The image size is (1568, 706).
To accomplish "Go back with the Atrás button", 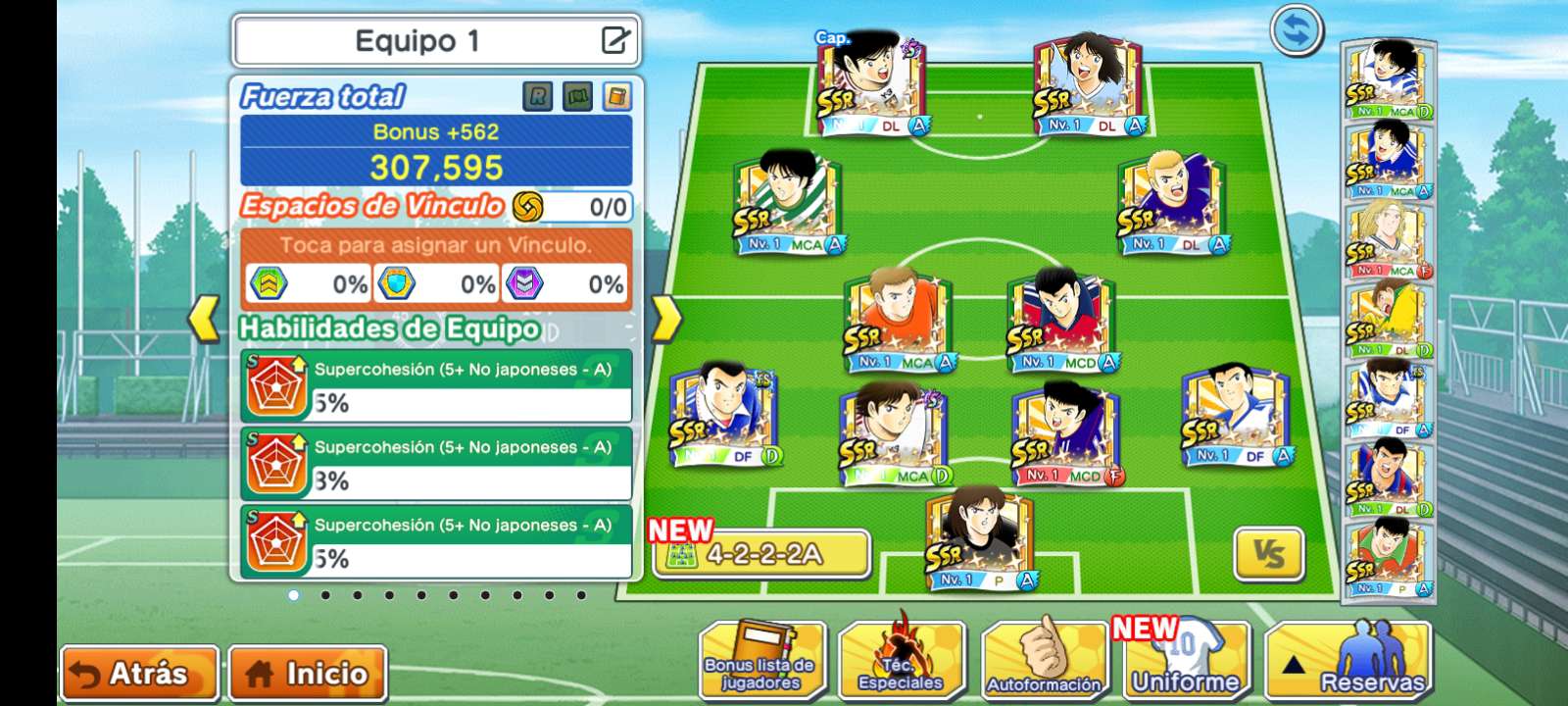I will (138, 674).
